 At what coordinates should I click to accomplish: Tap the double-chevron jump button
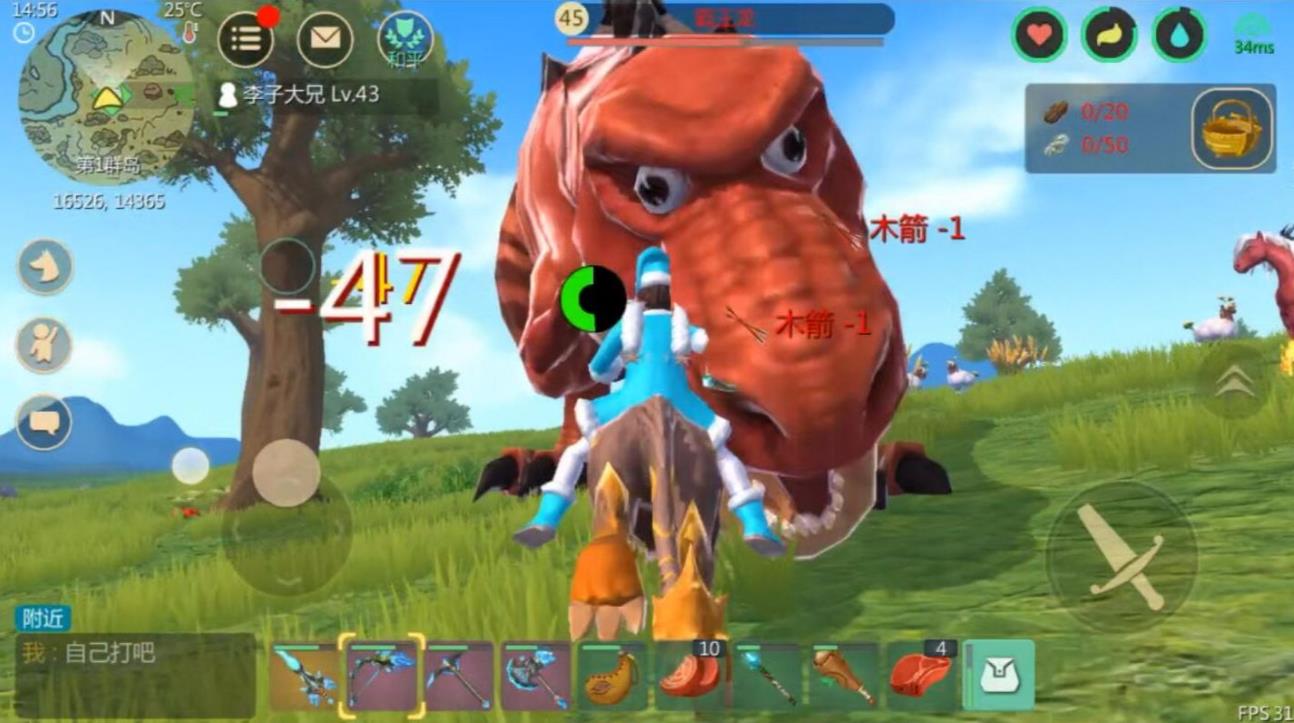pyautogui.click(x=1233, y=382)
